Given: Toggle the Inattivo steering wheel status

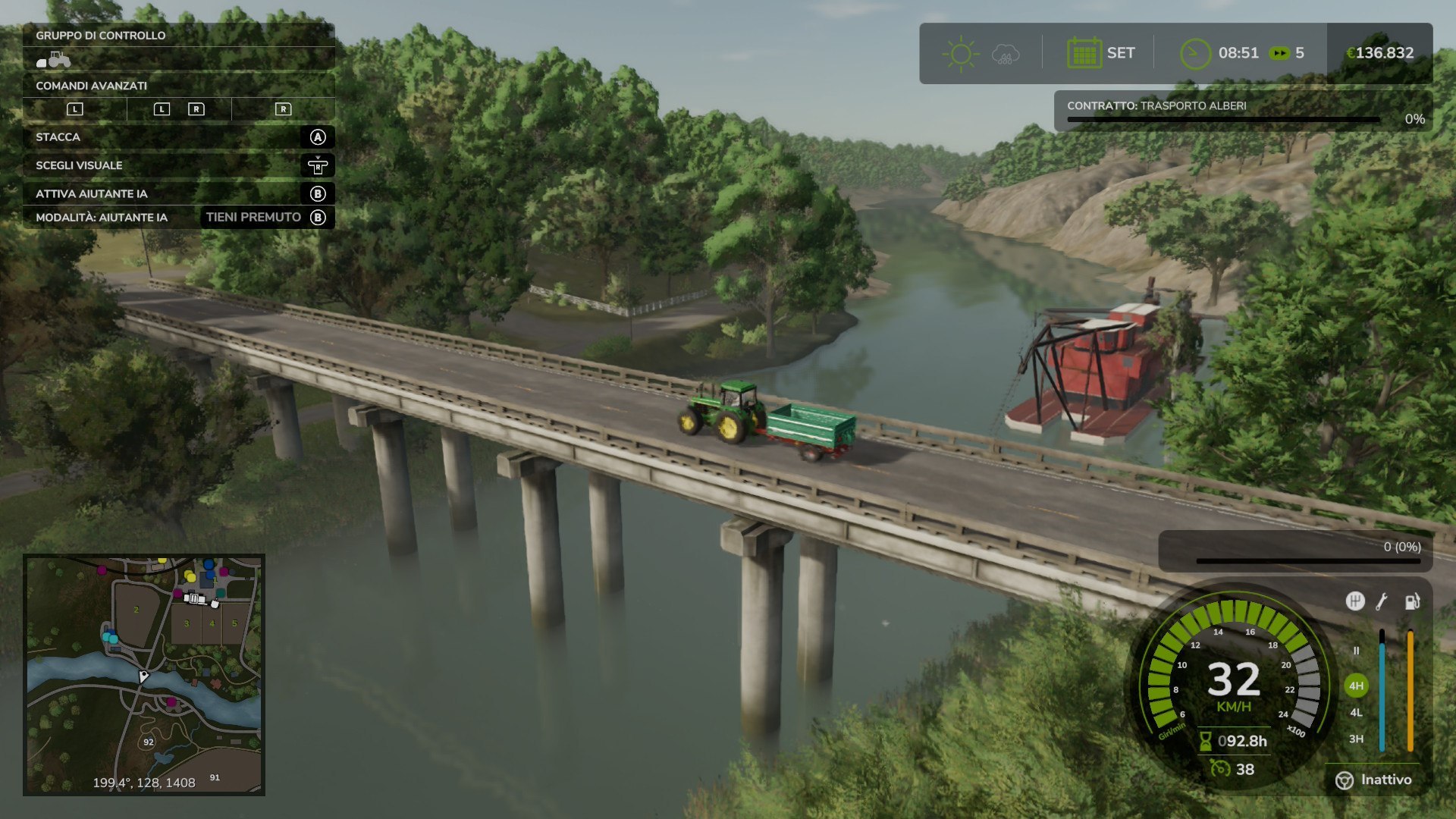Looking at the screenshot, I should [1373, 780].
